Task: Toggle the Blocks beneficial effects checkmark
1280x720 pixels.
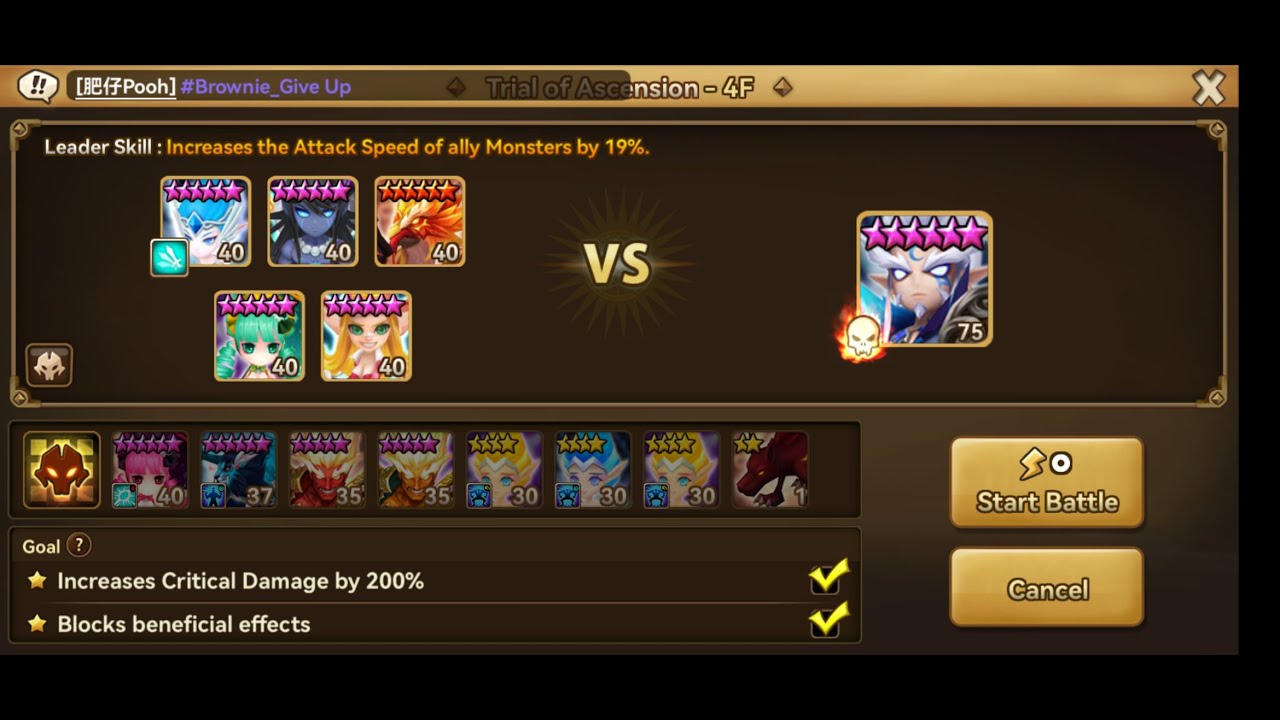Action: click(826, 624)
